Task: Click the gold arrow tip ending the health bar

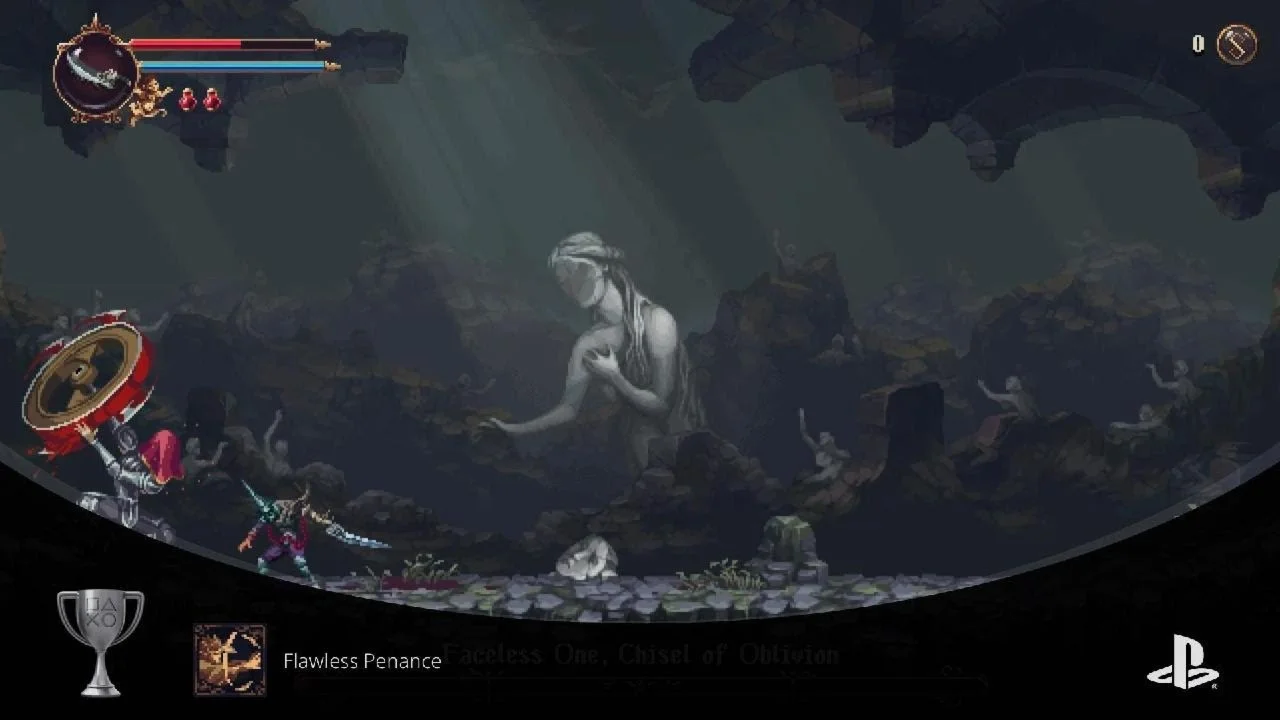Action: pos(324,44)
